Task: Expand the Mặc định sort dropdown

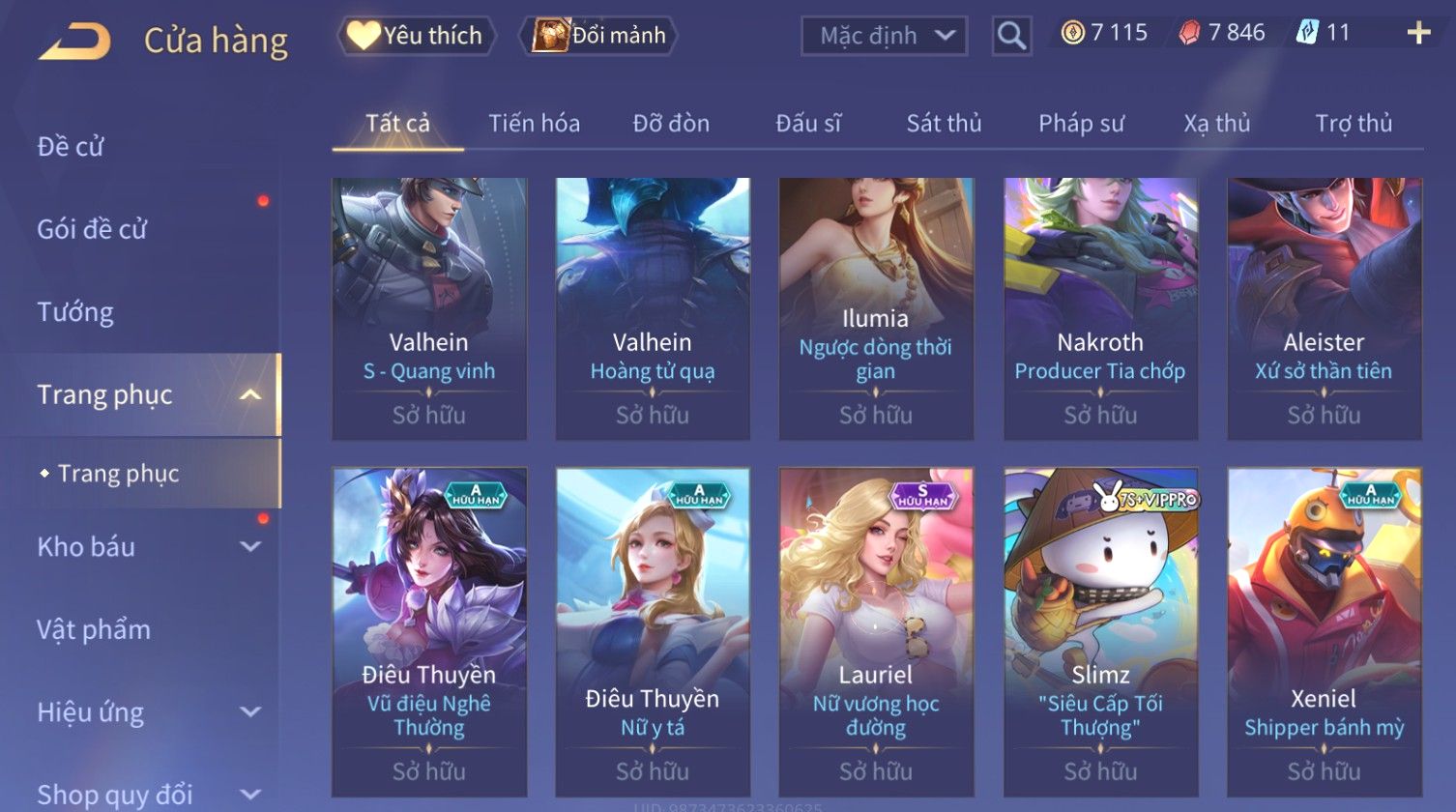Action: [884, 37]
